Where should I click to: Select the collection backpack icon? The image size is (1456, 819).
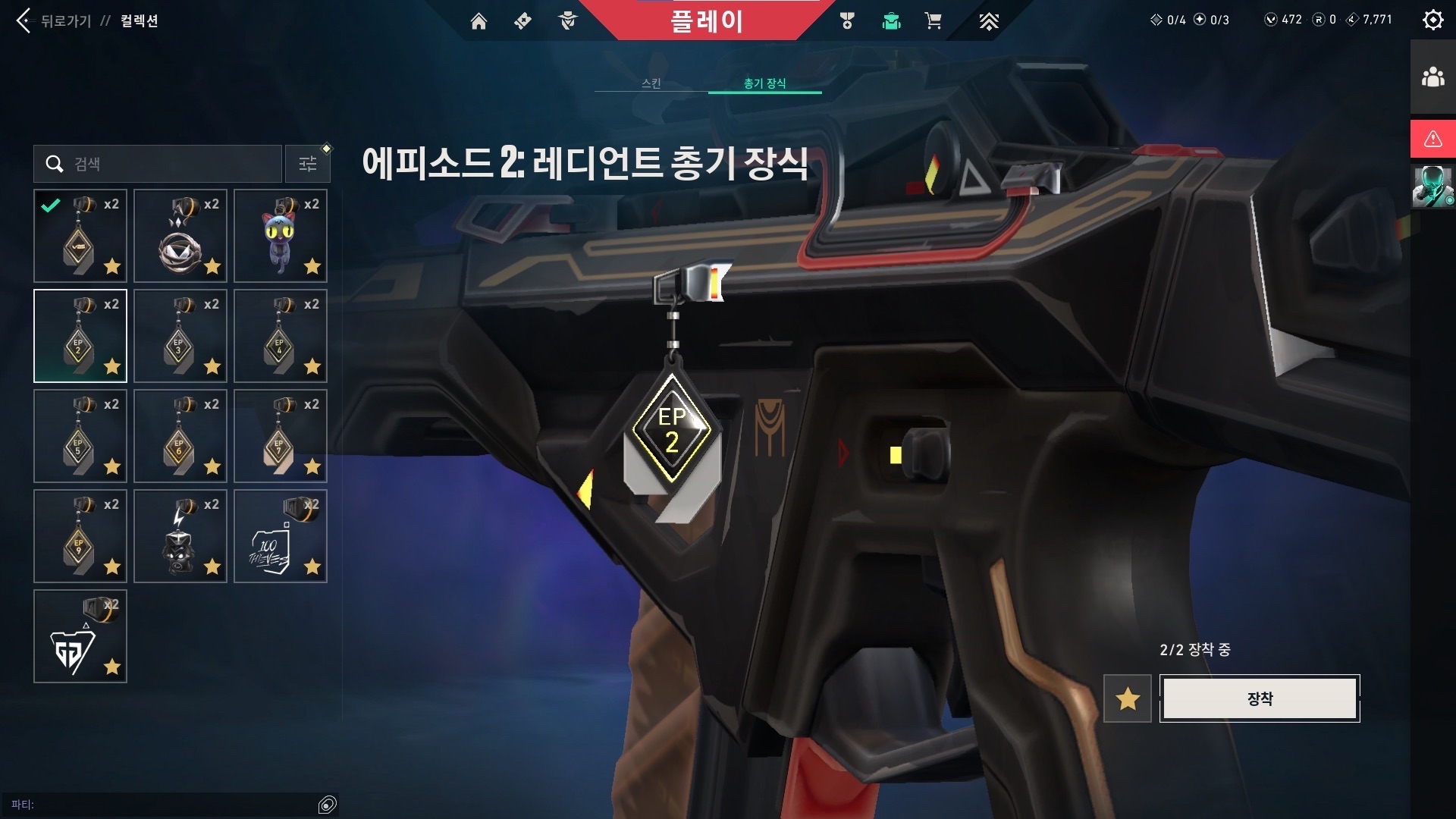point(891,21)
